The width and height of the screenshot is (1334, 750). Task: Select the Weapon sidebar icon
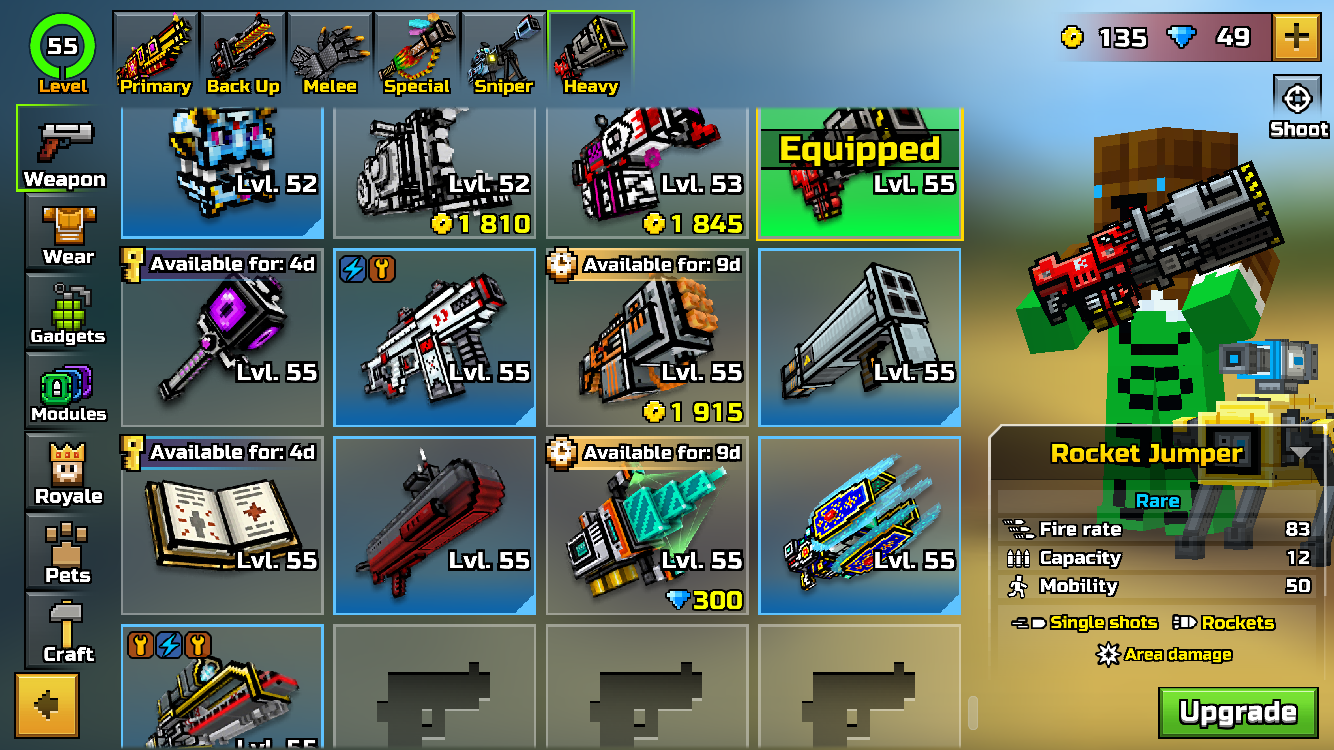(x=64, y=150)
